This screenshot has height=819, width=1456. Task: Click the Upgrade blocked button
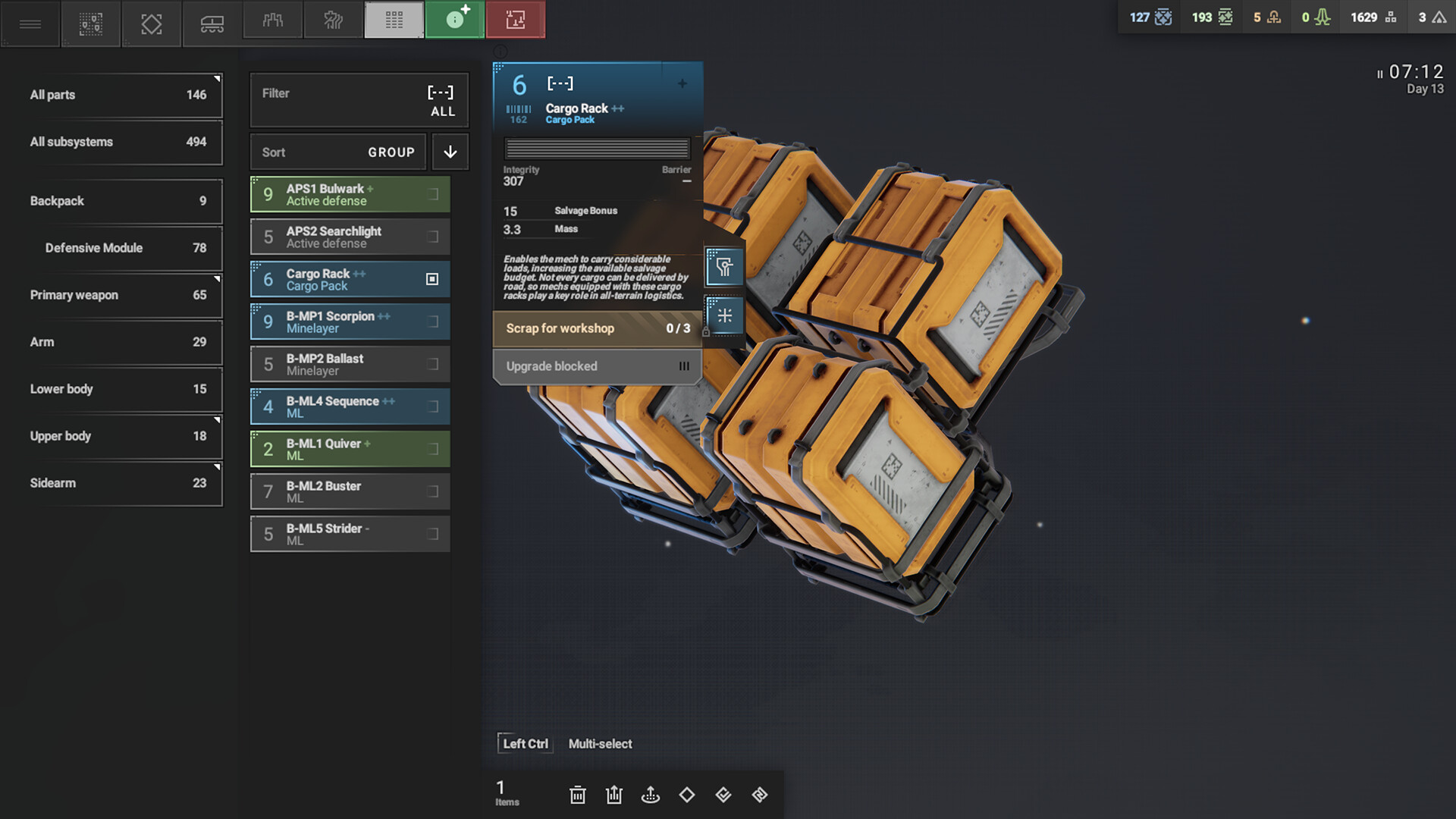(x=597, y=366)
